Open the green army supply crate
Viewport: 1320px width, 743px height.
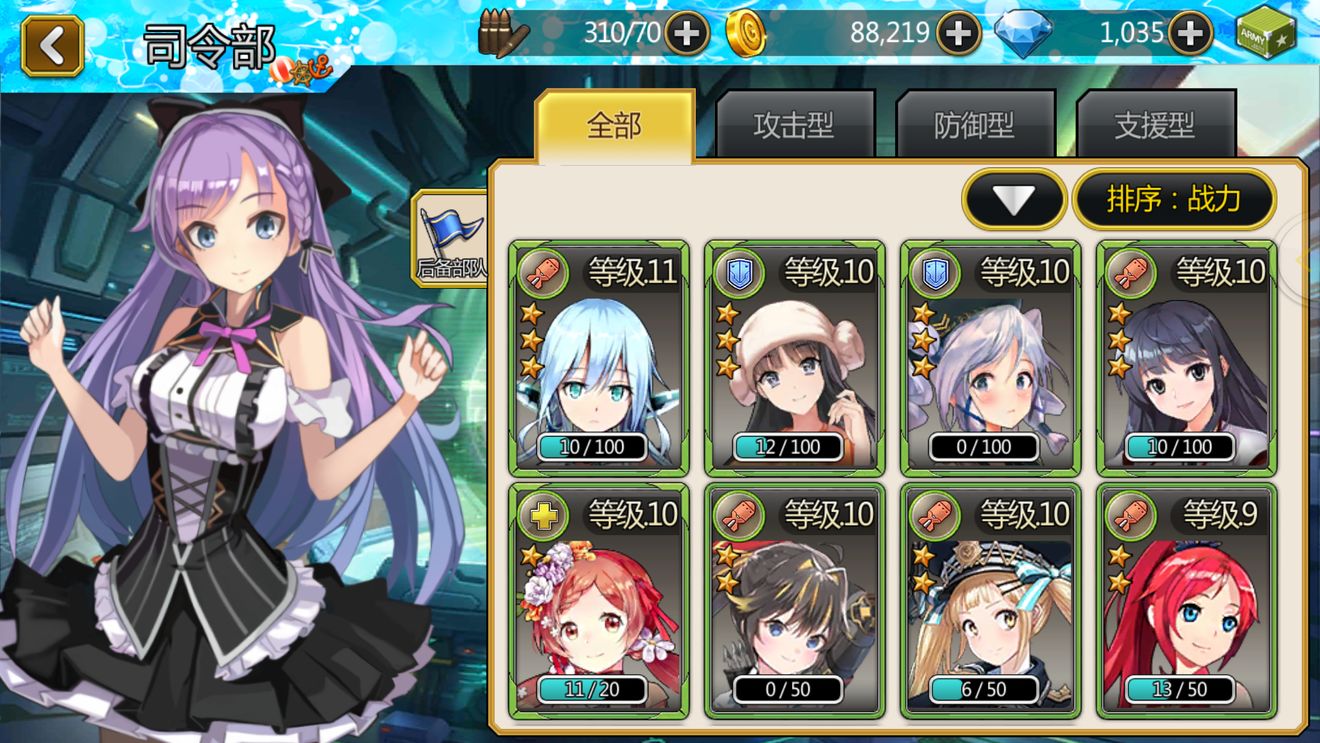point(1266,32)
